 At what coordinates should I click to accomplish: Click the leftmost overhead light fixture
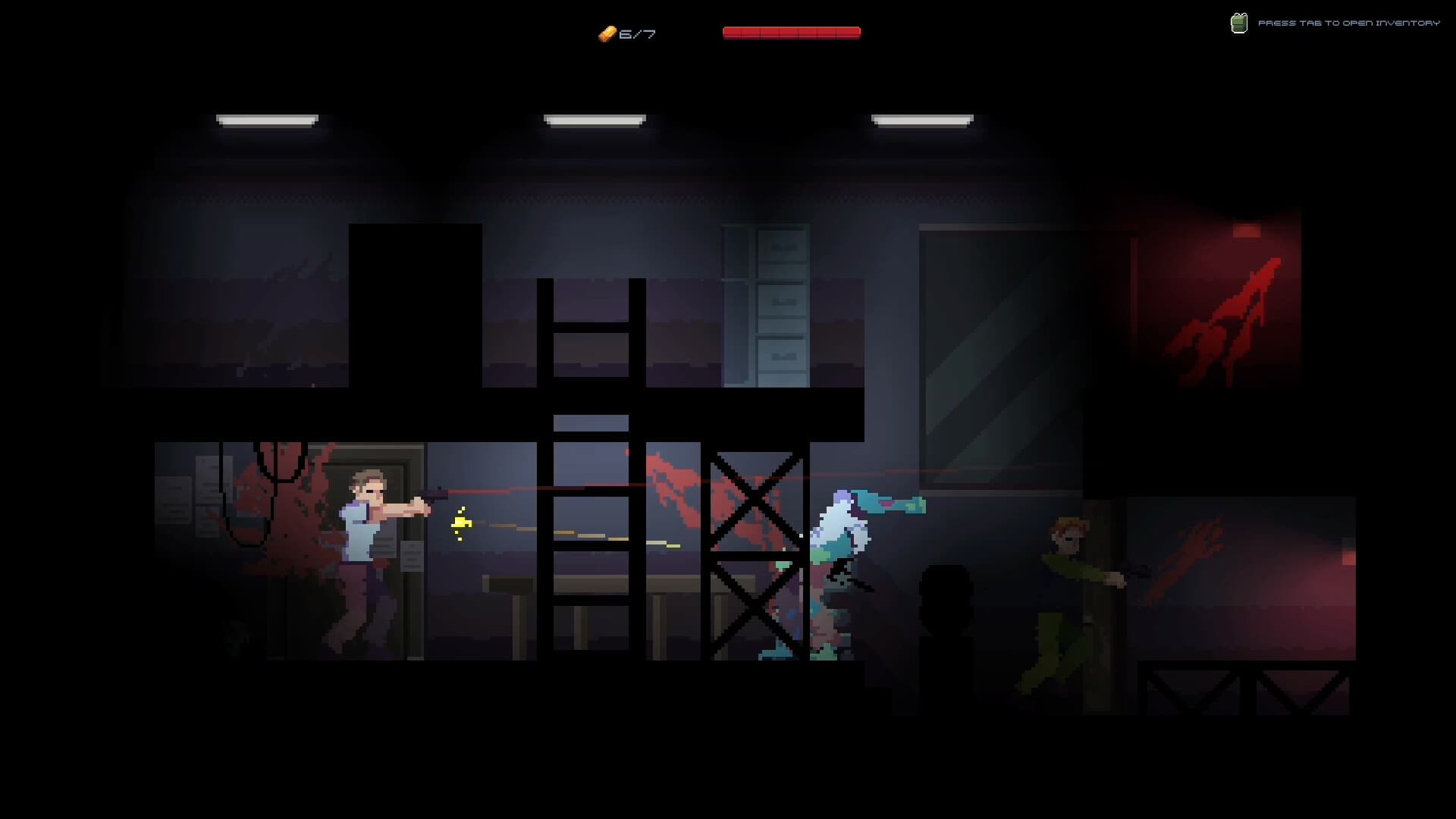266,118
